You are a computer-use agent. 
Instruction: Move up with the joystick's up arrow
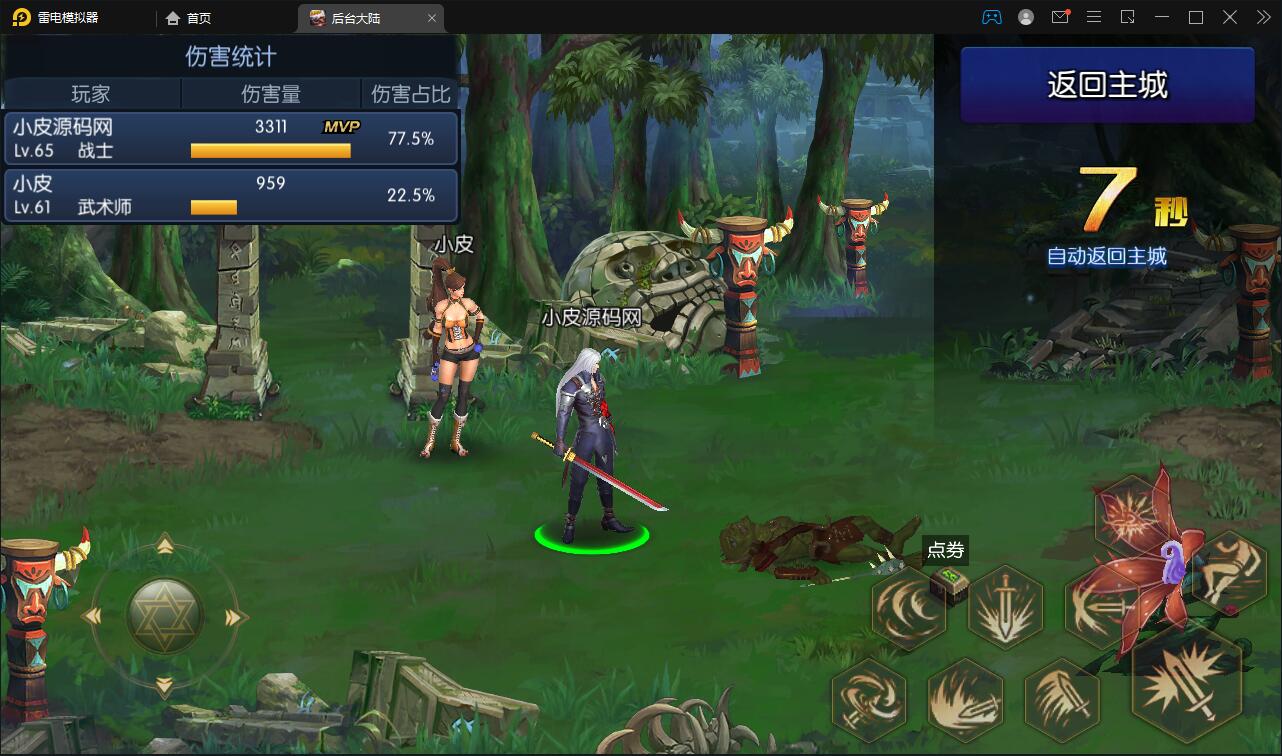[x=165, y=546]
